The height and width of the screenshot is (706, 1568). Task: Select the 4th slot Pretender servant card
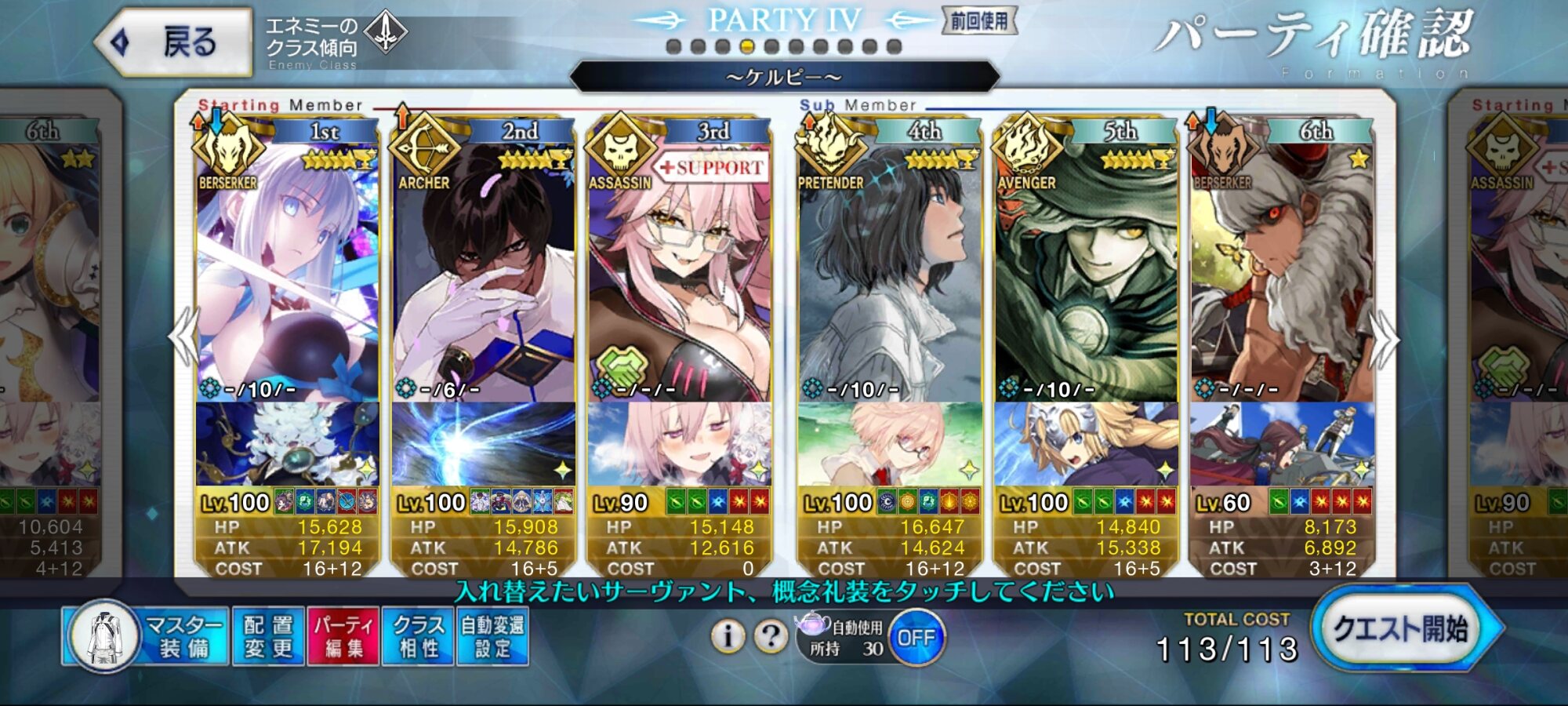coord(889,267)
